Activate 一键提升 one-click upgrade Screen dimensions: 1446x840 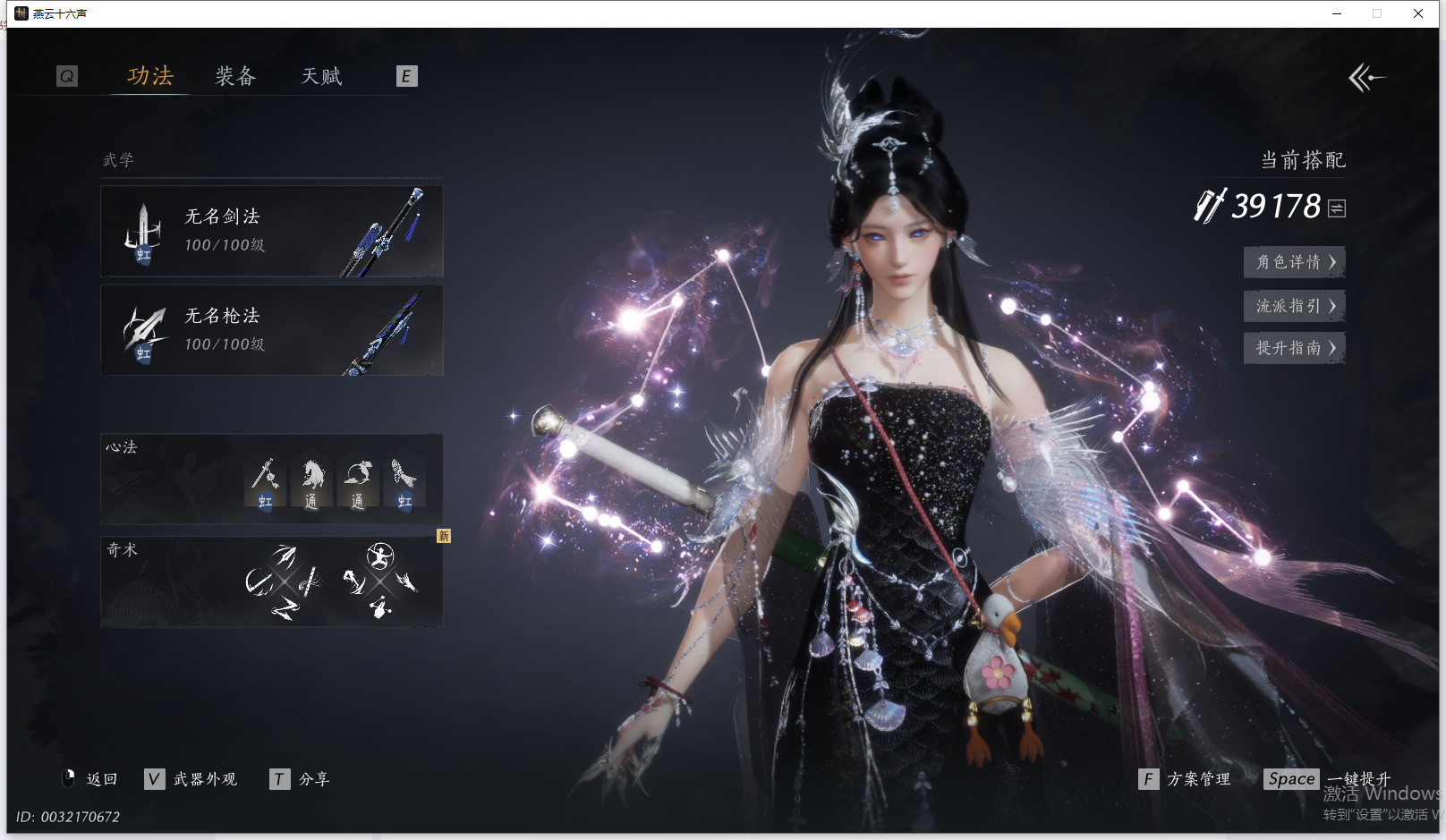(x=1329, y=779)
